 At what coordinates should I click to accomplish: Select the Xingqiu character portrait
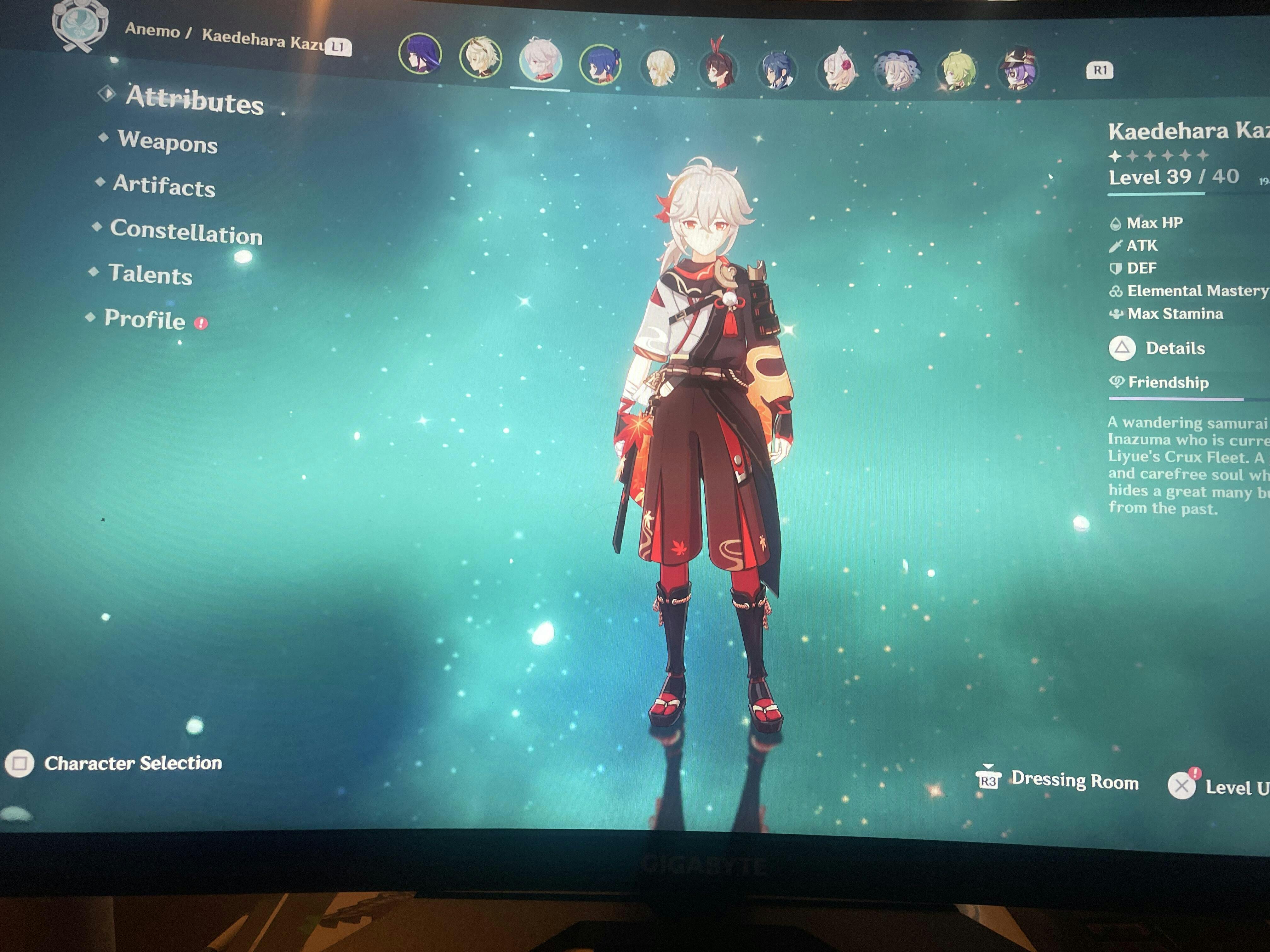[x=601, y=64]
